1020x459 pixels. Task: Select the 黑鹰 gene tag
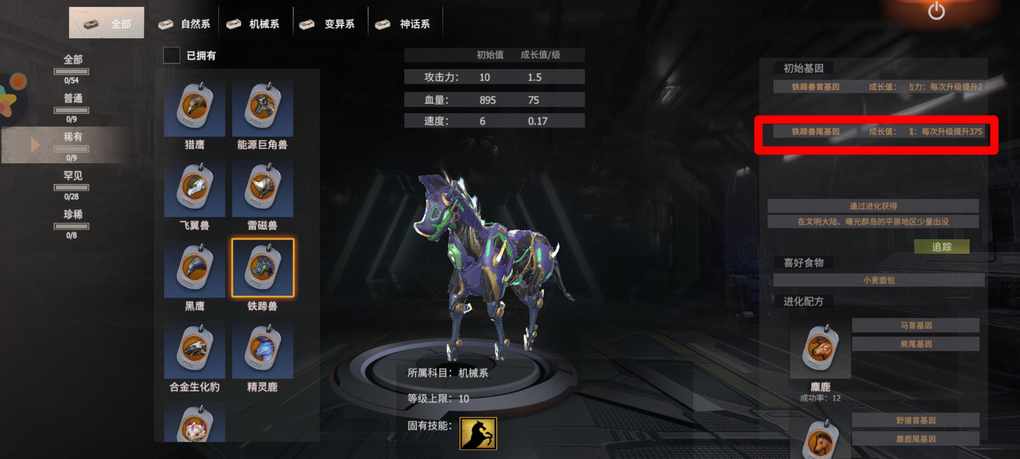pyautogui.click(x=195, y=269)
